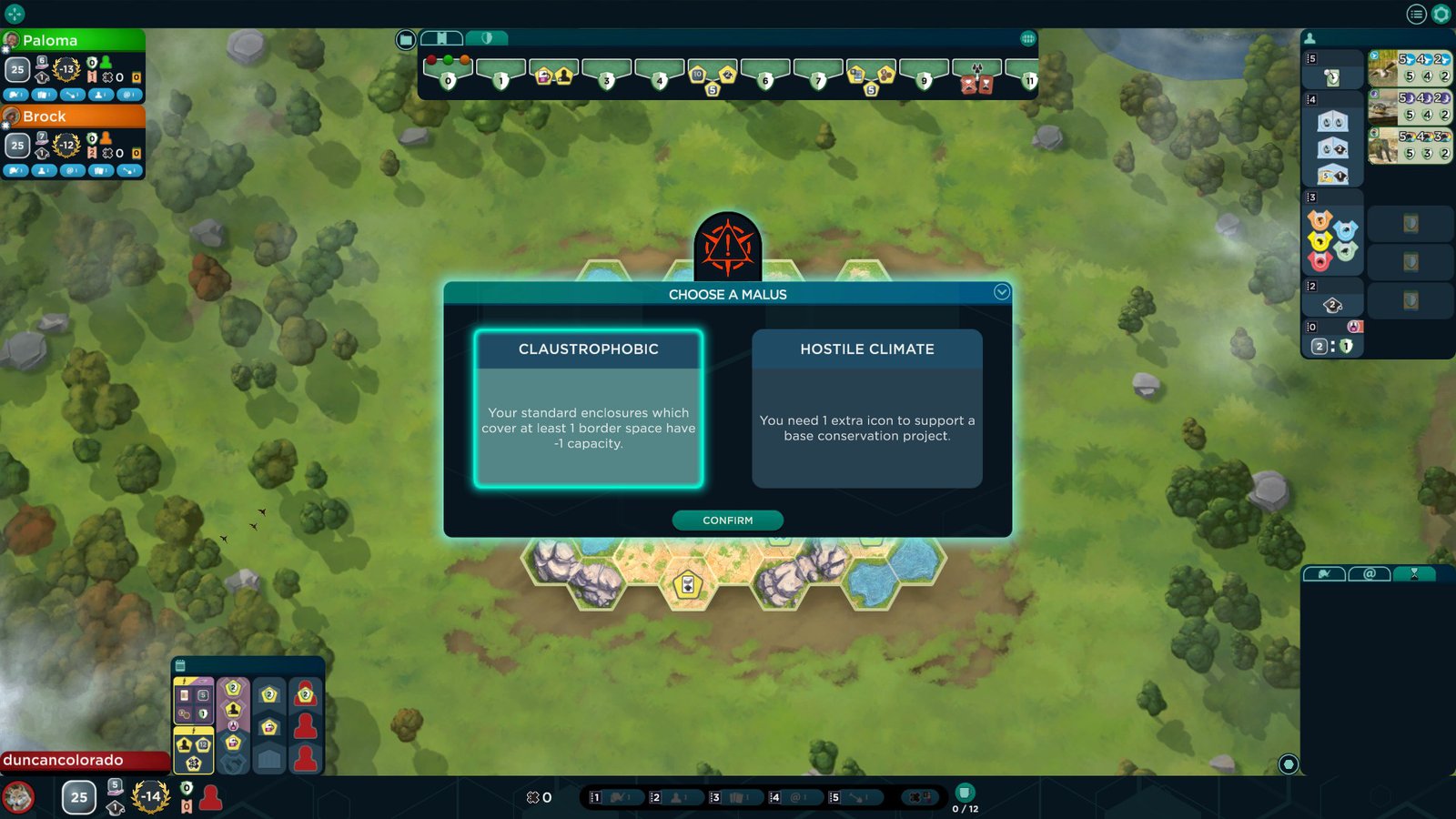Switch to the hourglass tab
Image resolution: width=1456 pixels, height=819 pixels.
pos(1414,573)
